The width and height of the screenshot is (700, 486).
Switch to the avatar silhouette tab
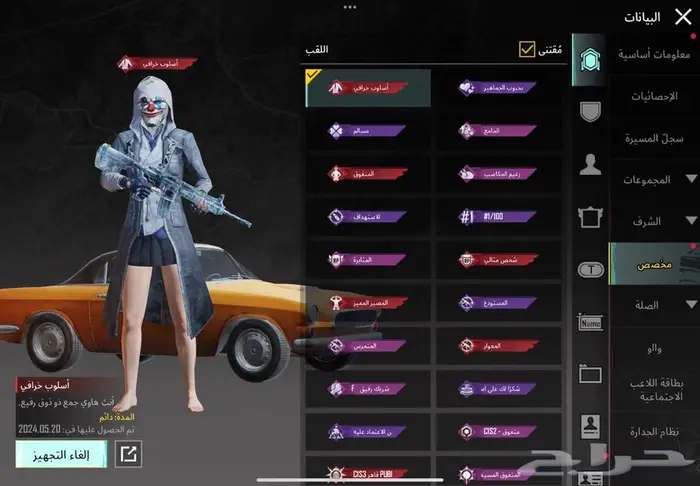click(590, 163)
